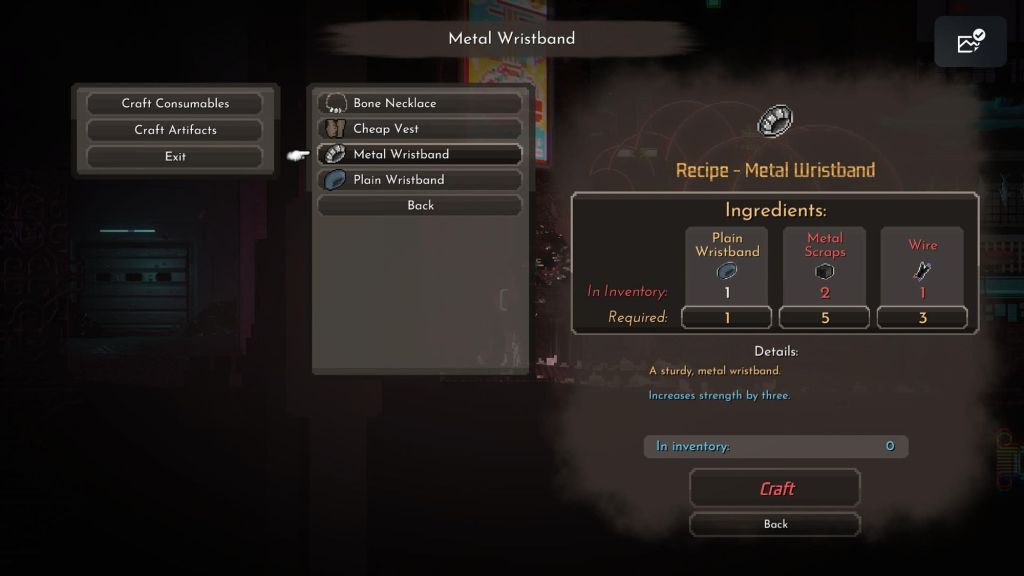Exit the crafting menu
This screenshot has width=1024, height=576.
click(175, 156)
